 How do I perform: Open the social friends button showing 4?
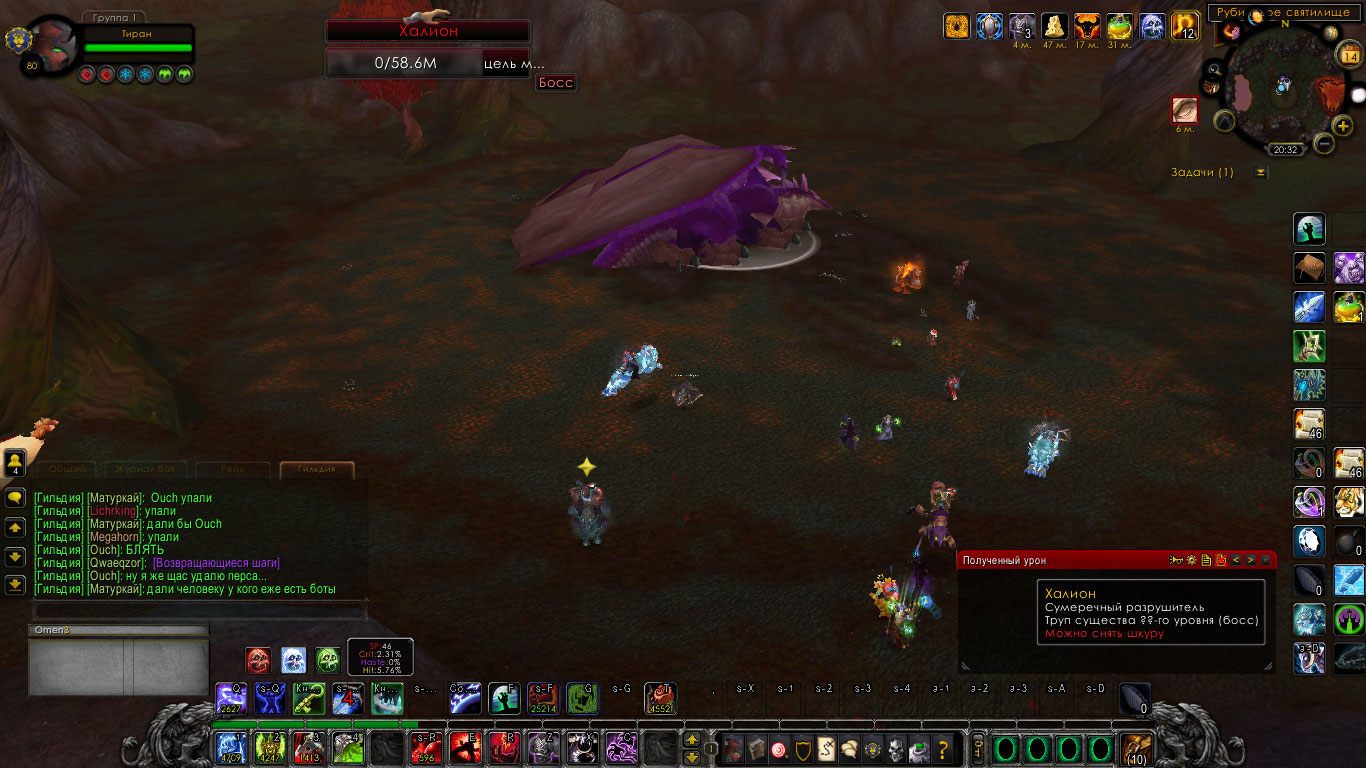(15, 462)
